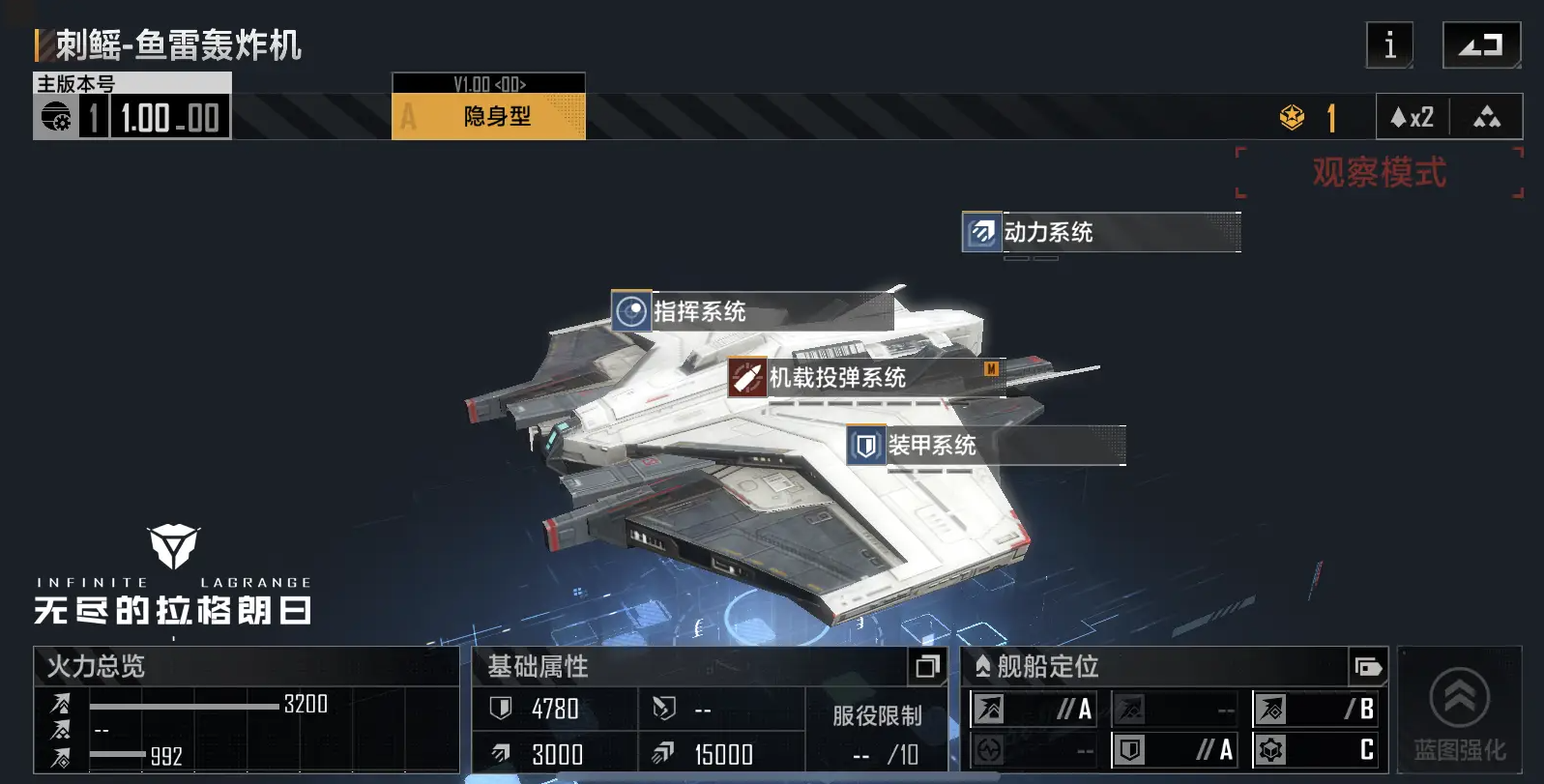Open the C slot gear icon

(x=1271, y=748)
